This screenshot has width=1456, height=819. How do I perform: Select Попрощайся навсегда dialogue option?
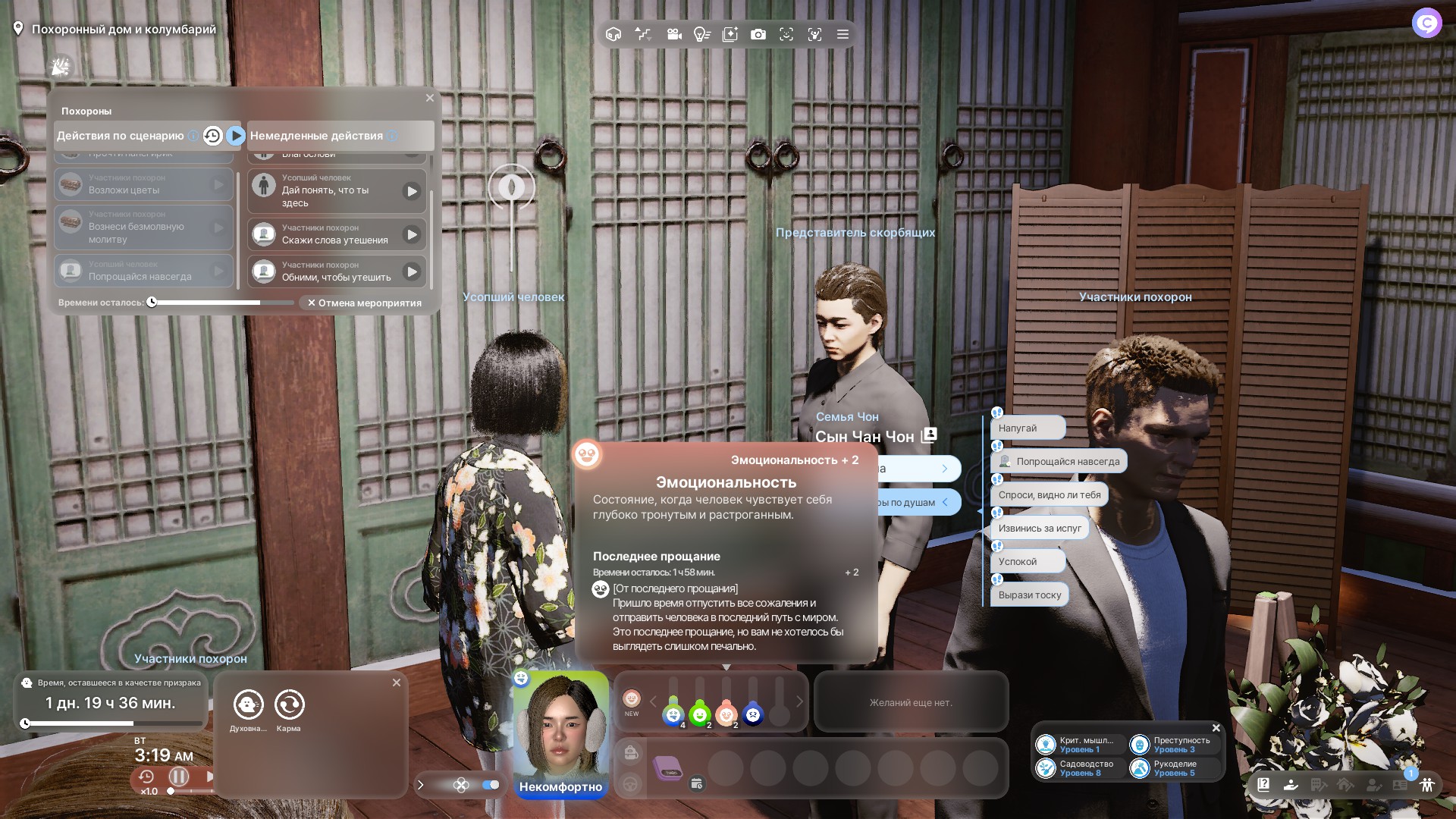pyautogui.click(x=1059, y=462)
